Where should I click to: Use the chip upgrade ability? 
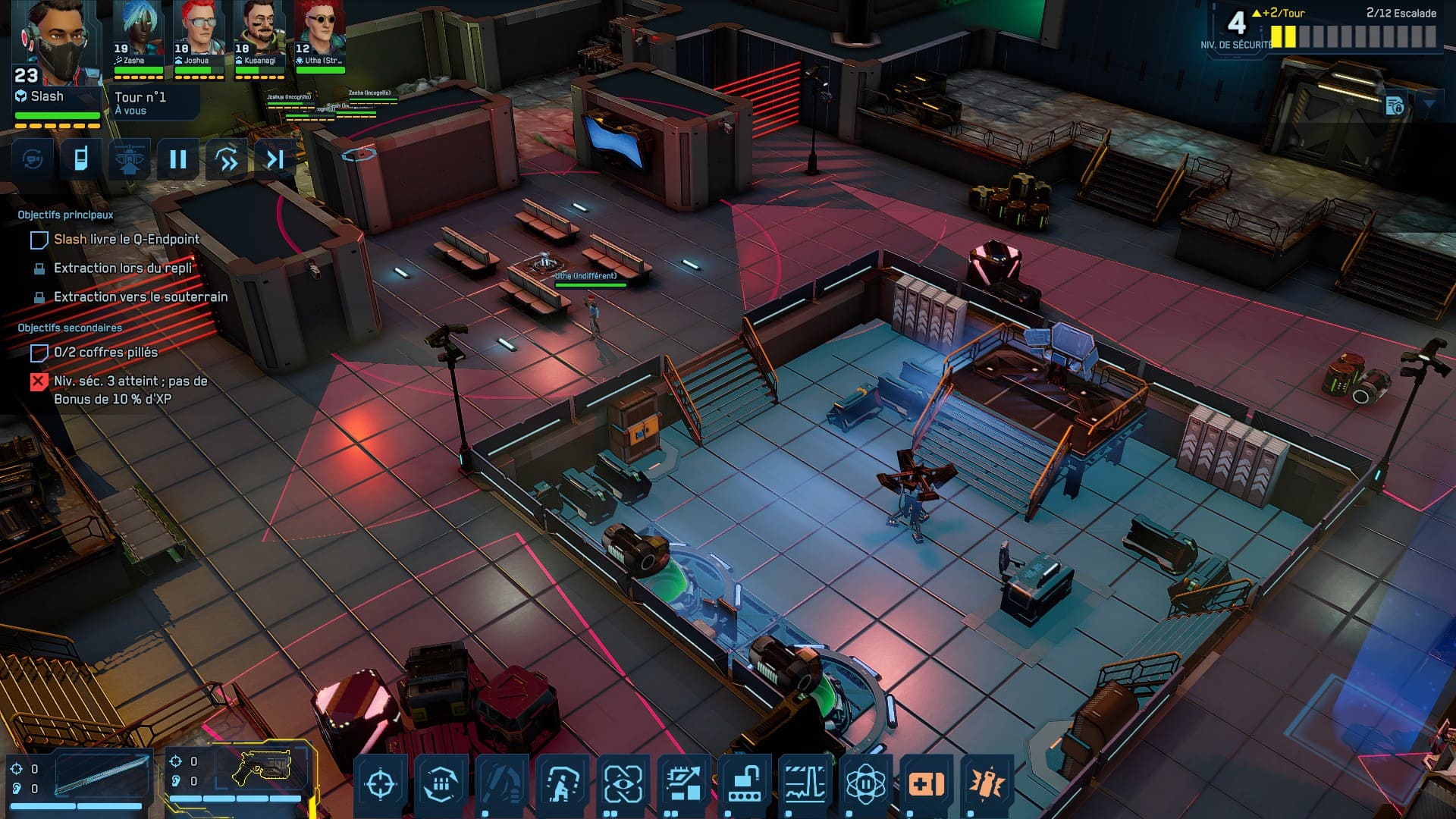683,783
